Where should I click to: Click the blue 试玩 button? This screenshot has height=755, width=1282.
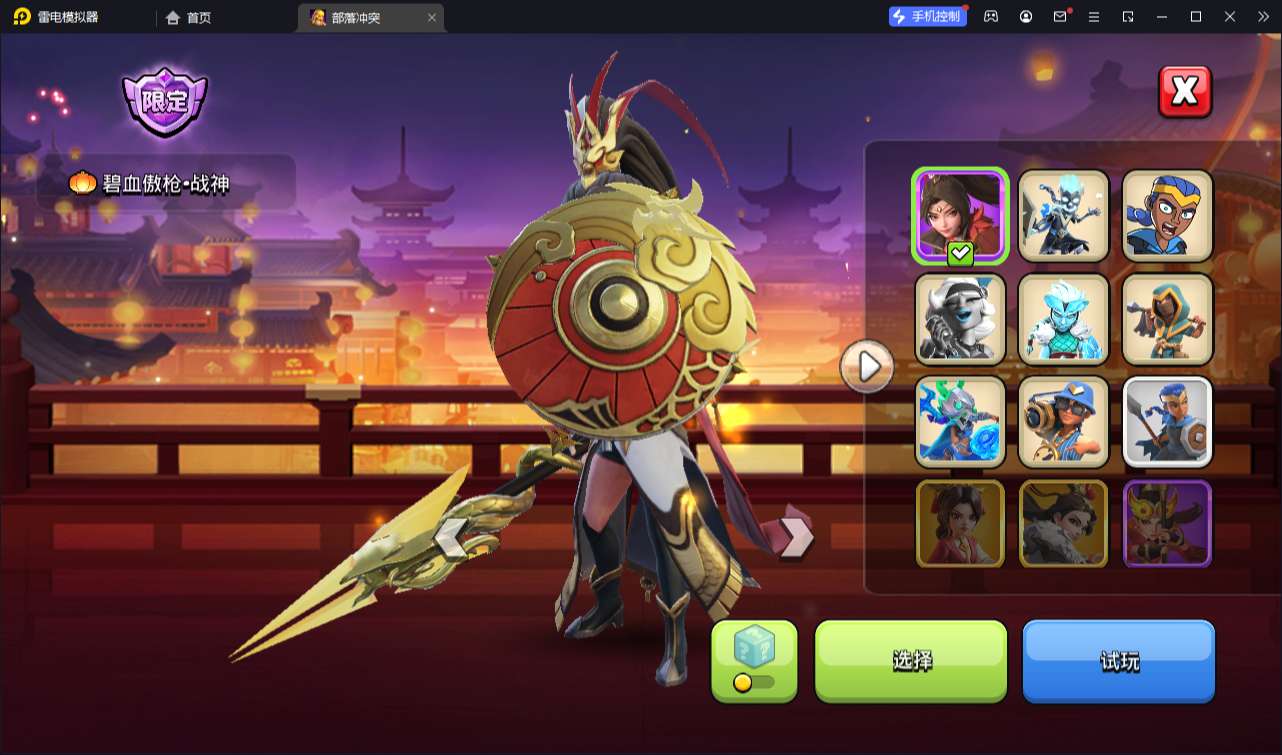click(1118, 660)
